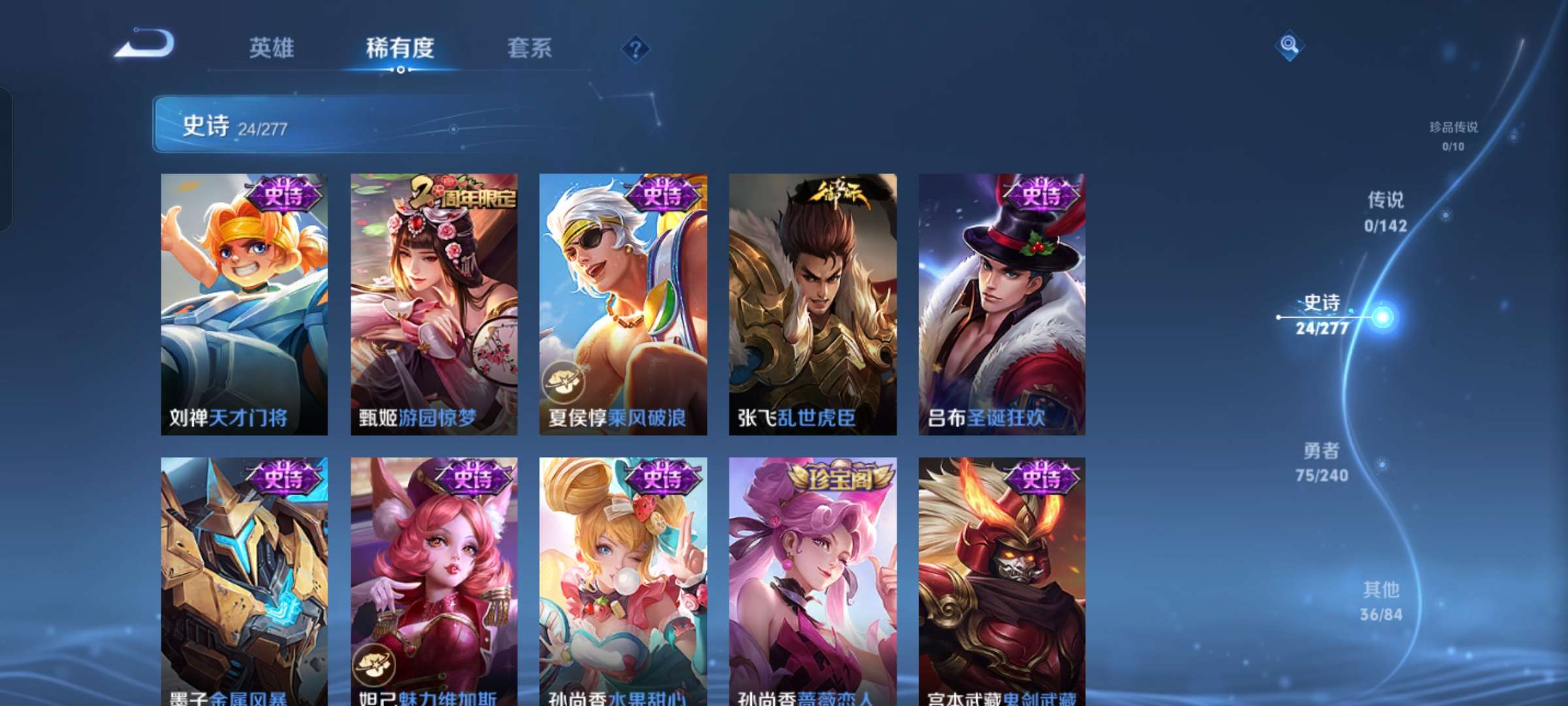Switch to the 英雄 tab
The width and height of the screenshot is (1568, 706).
[272, 48]
